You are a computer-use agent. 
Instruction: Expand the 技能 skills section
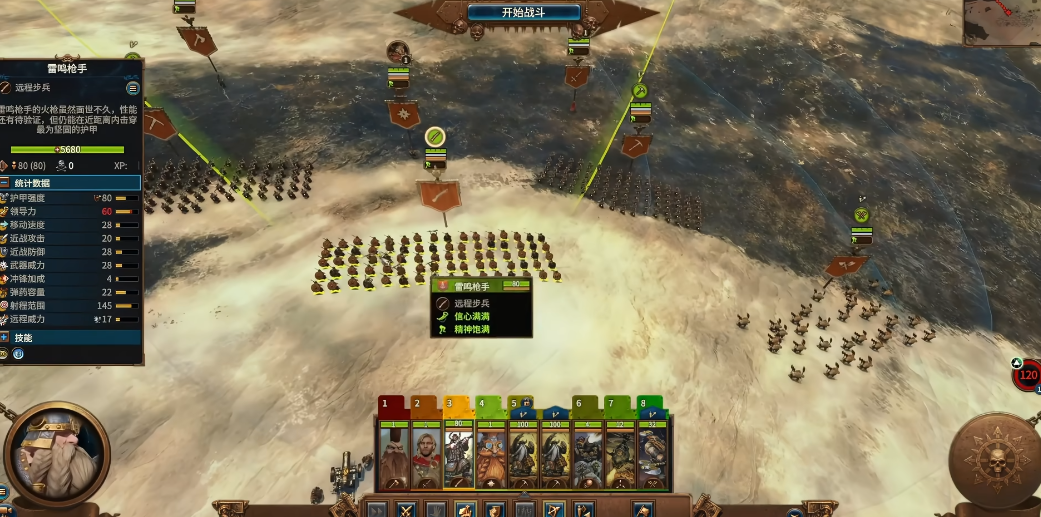(6, 338)
